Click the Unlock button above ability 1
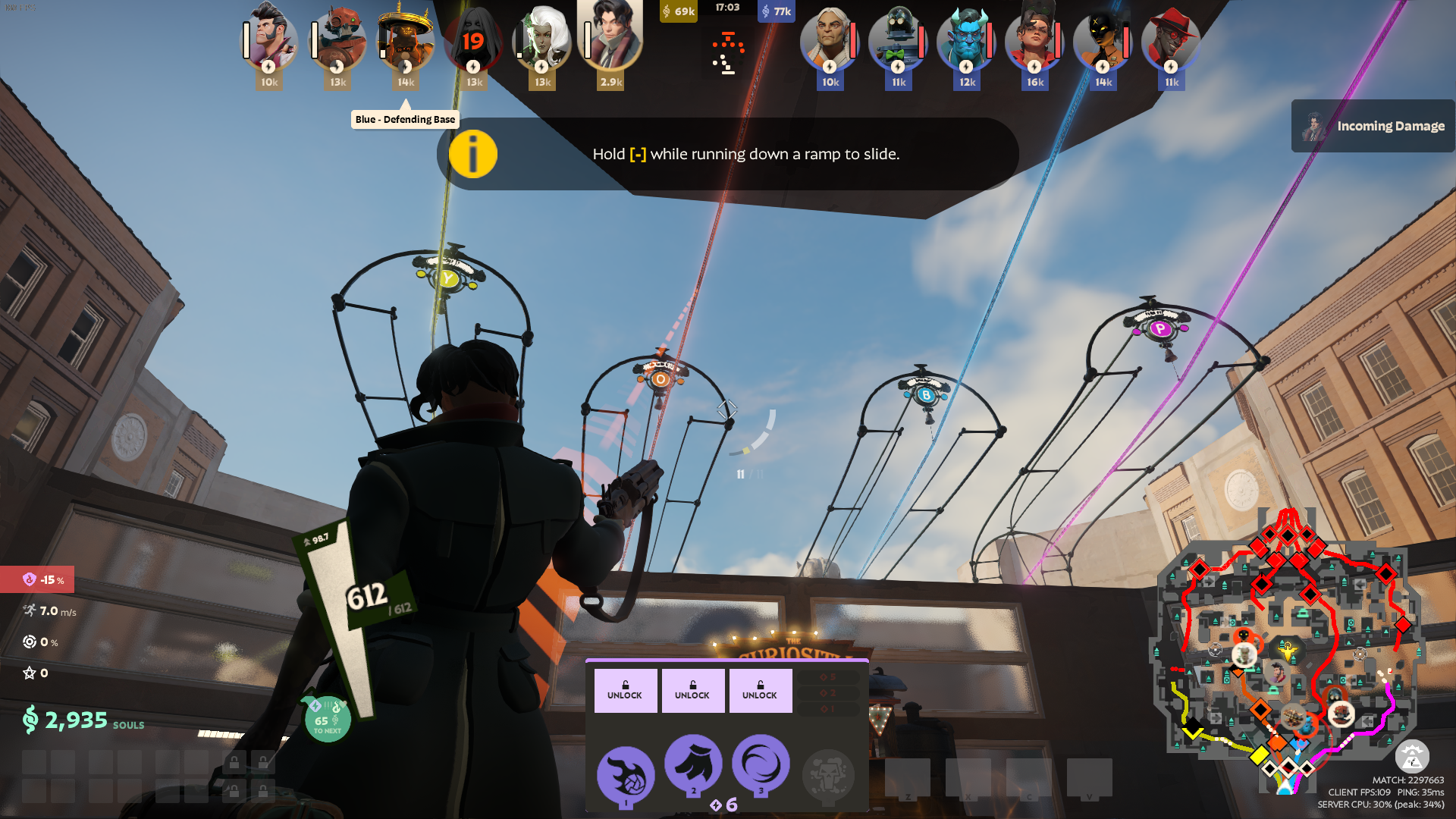 pyautogui.click(x=625, y=690)
